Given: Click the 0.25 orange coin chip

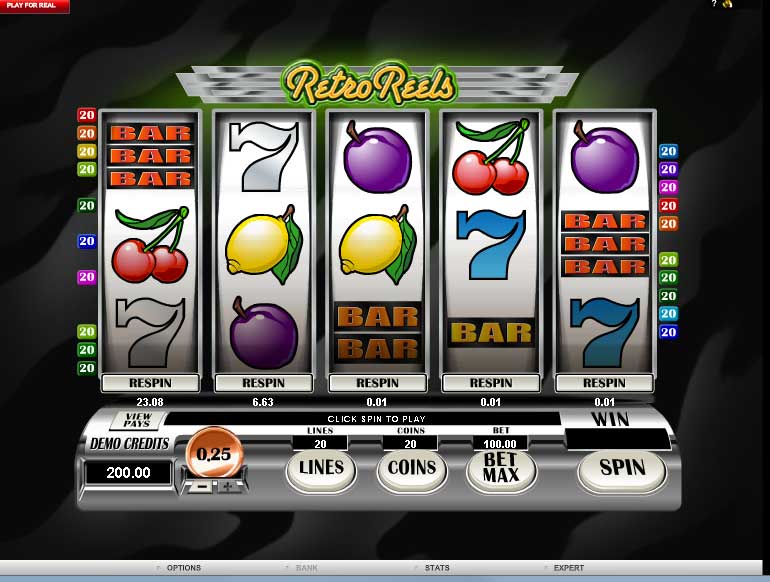Looking at the screenshot, I should 213,452.
